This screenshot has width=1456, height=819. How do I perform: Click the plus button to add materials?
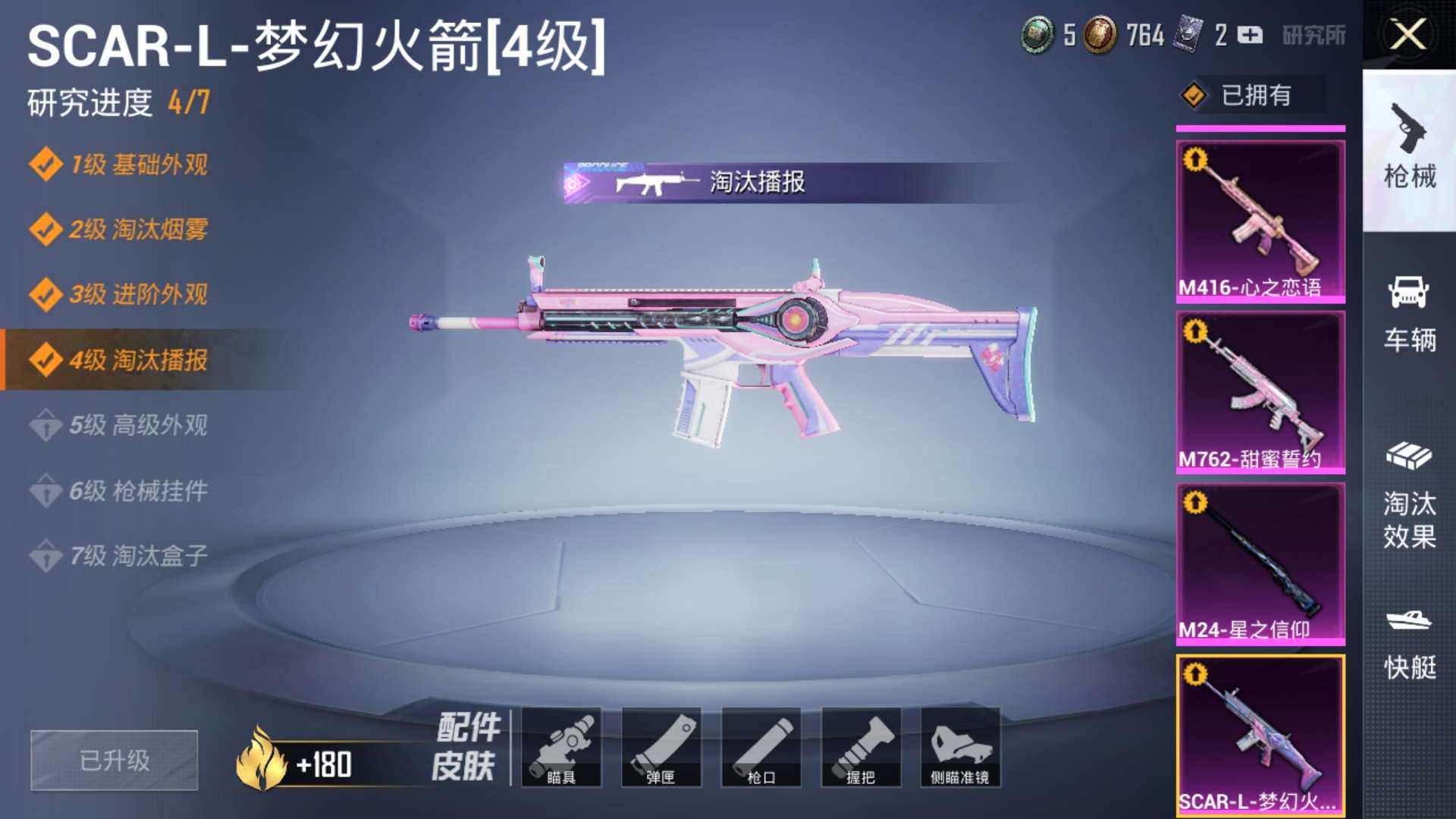pos(1250,35)
